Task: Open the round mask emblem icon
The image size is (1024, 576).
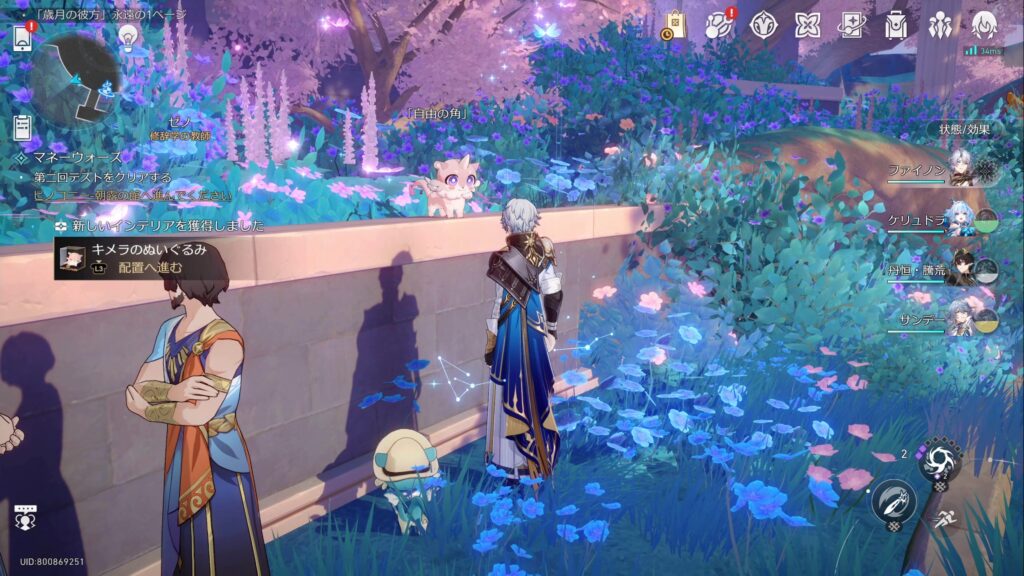Action: [763, 26]
